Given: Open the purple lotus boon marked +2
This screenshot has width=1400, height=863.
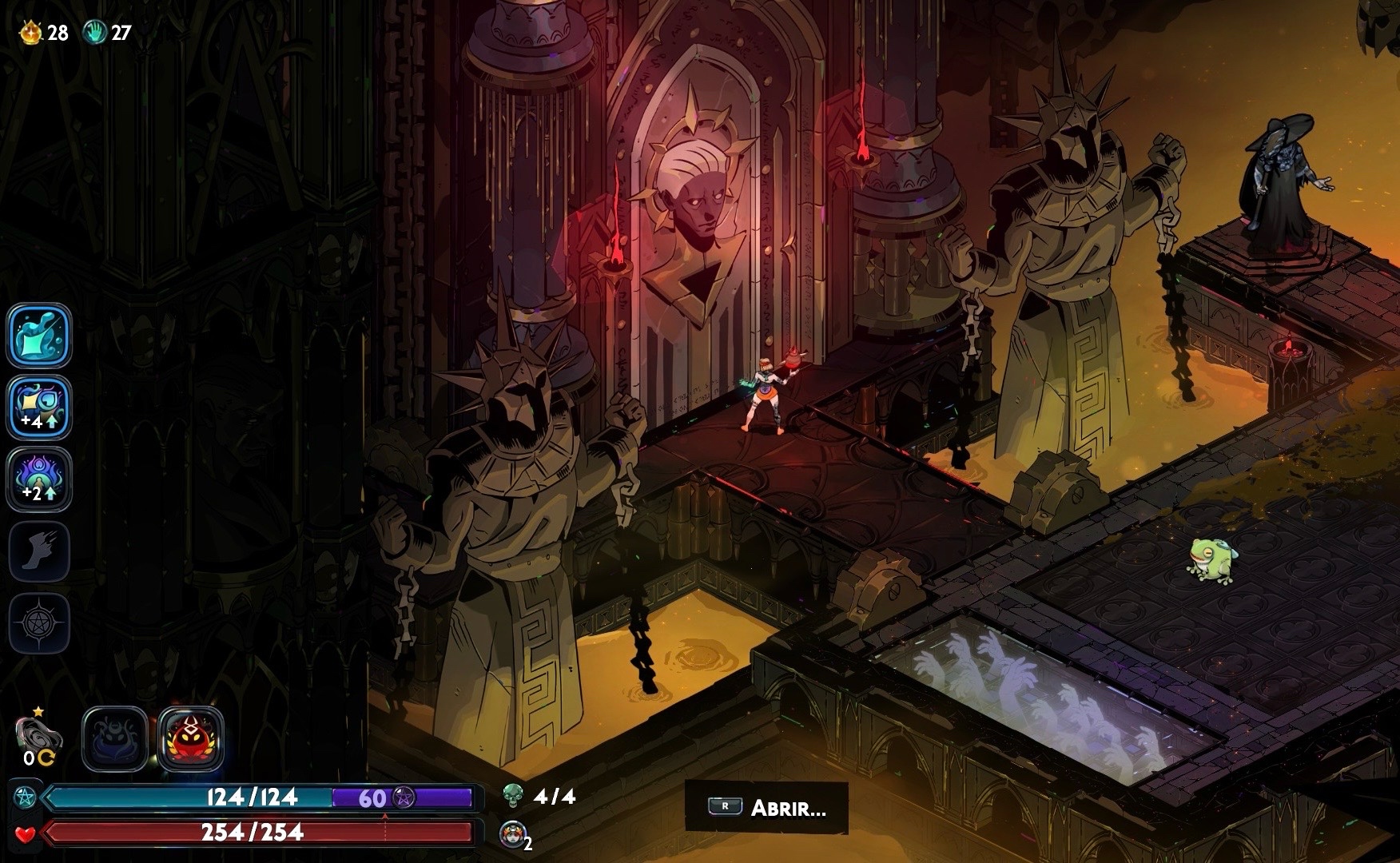Looking at the screenshot, I should pos(39,479).
